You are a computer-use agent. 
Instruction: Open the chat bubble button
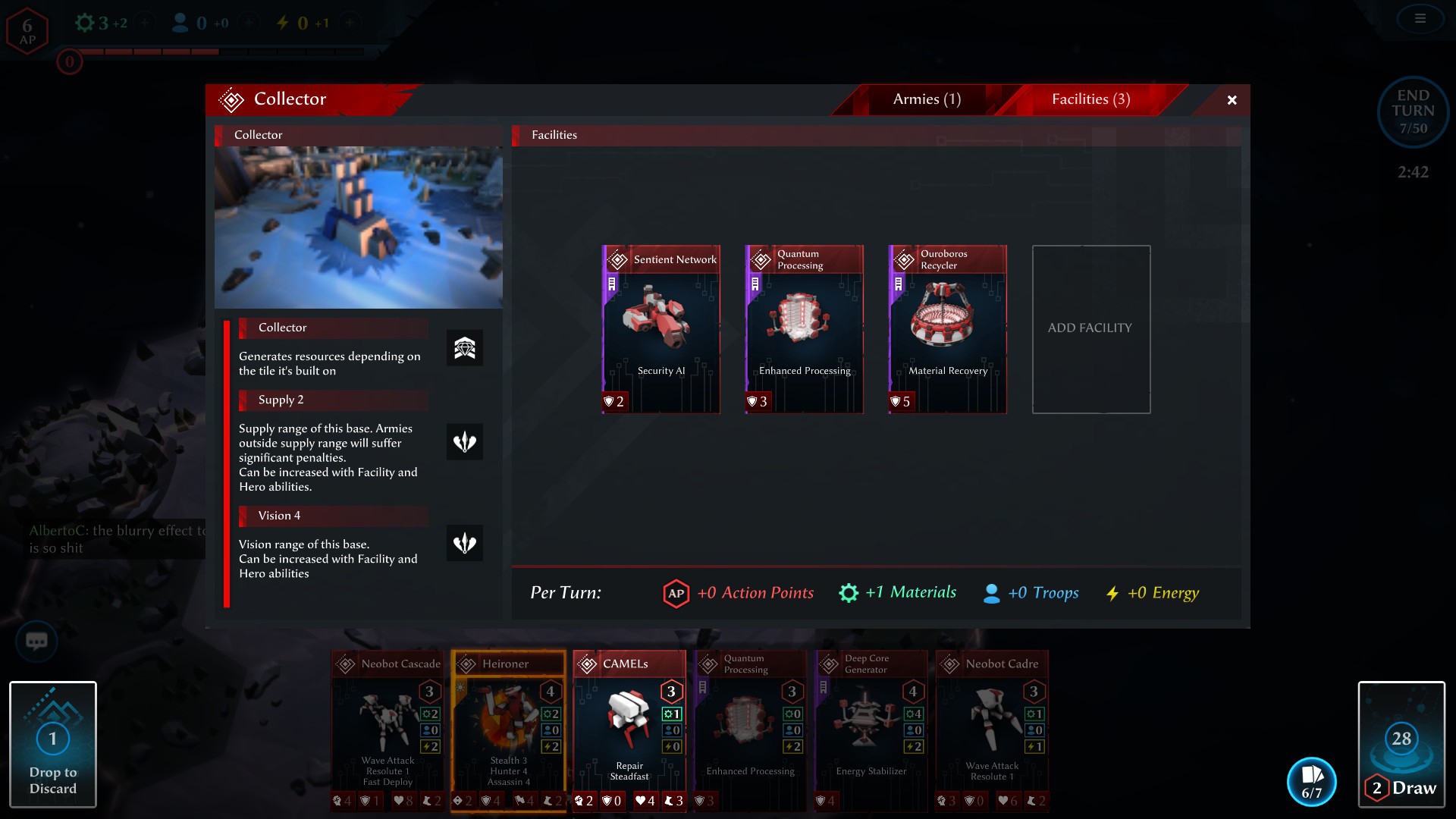[36, 642]
